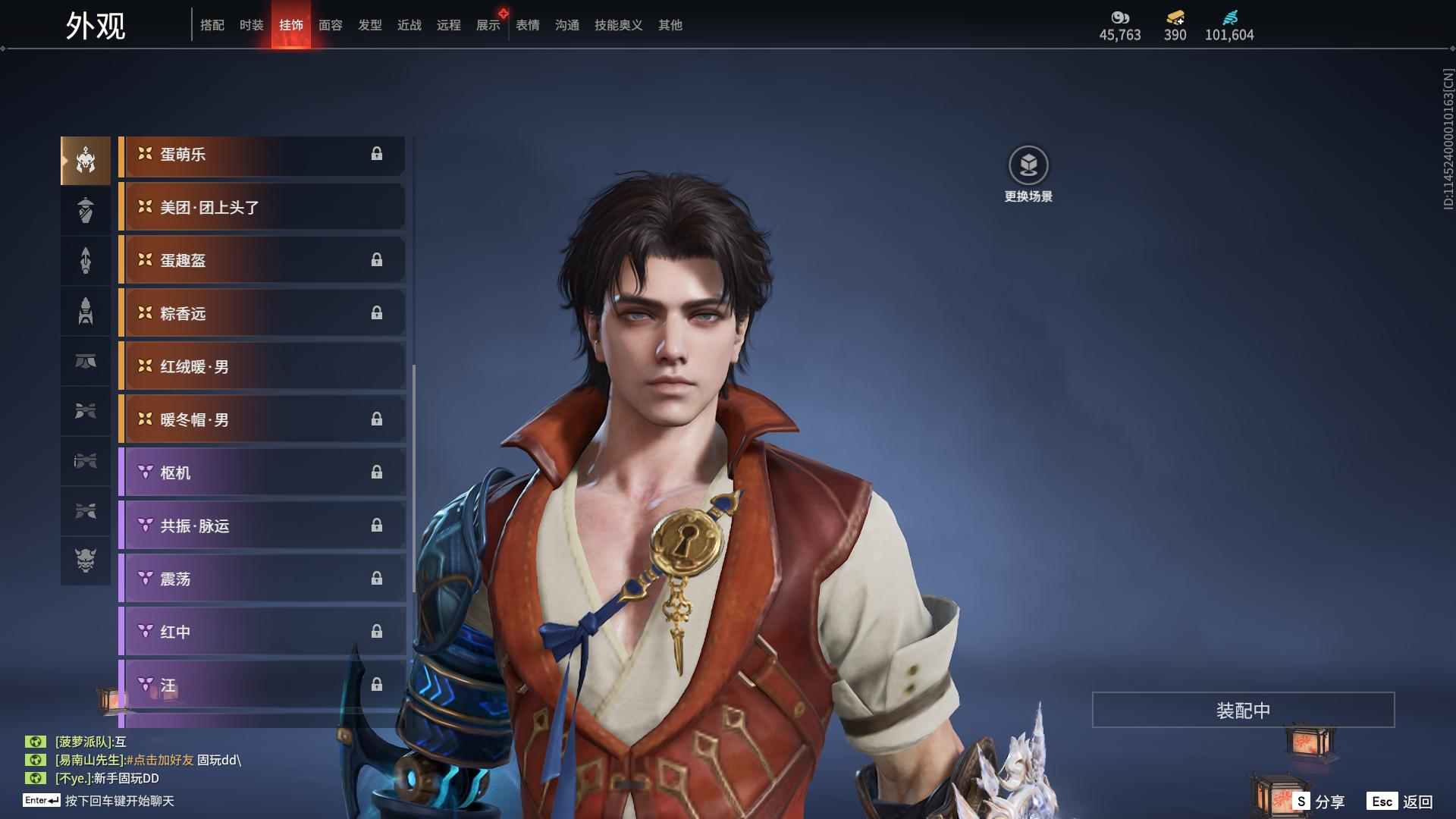Image resolution: width=1456 pixels, height=819 pixels.
Task: Select the 共振·脉运 entry
Action: click(262, 526)
